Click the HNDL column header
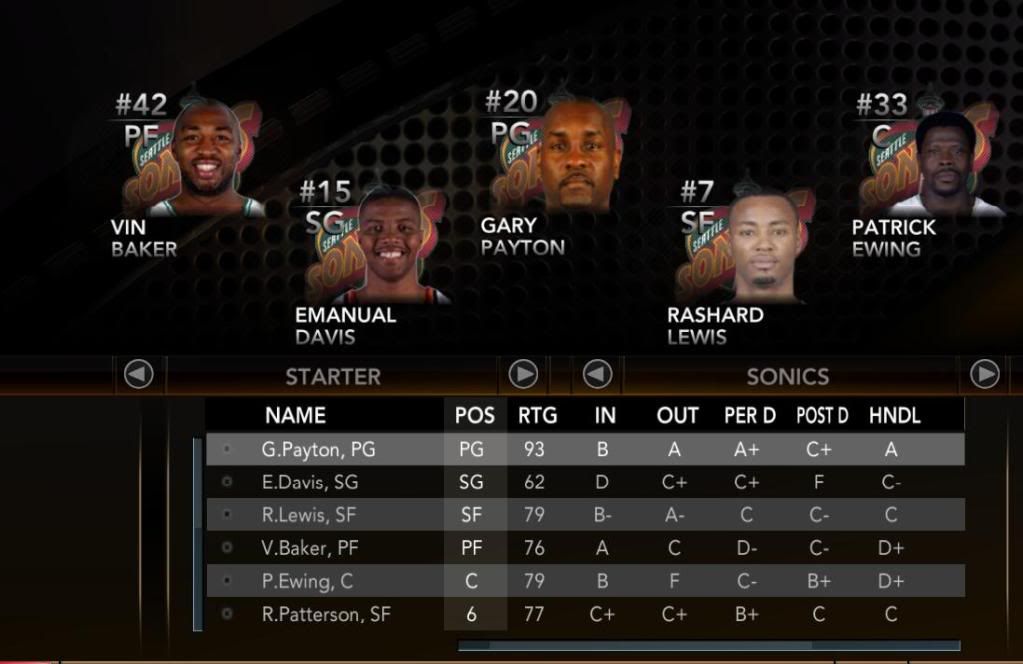This screenshot has width=1023, height=664. coord(894,415)
